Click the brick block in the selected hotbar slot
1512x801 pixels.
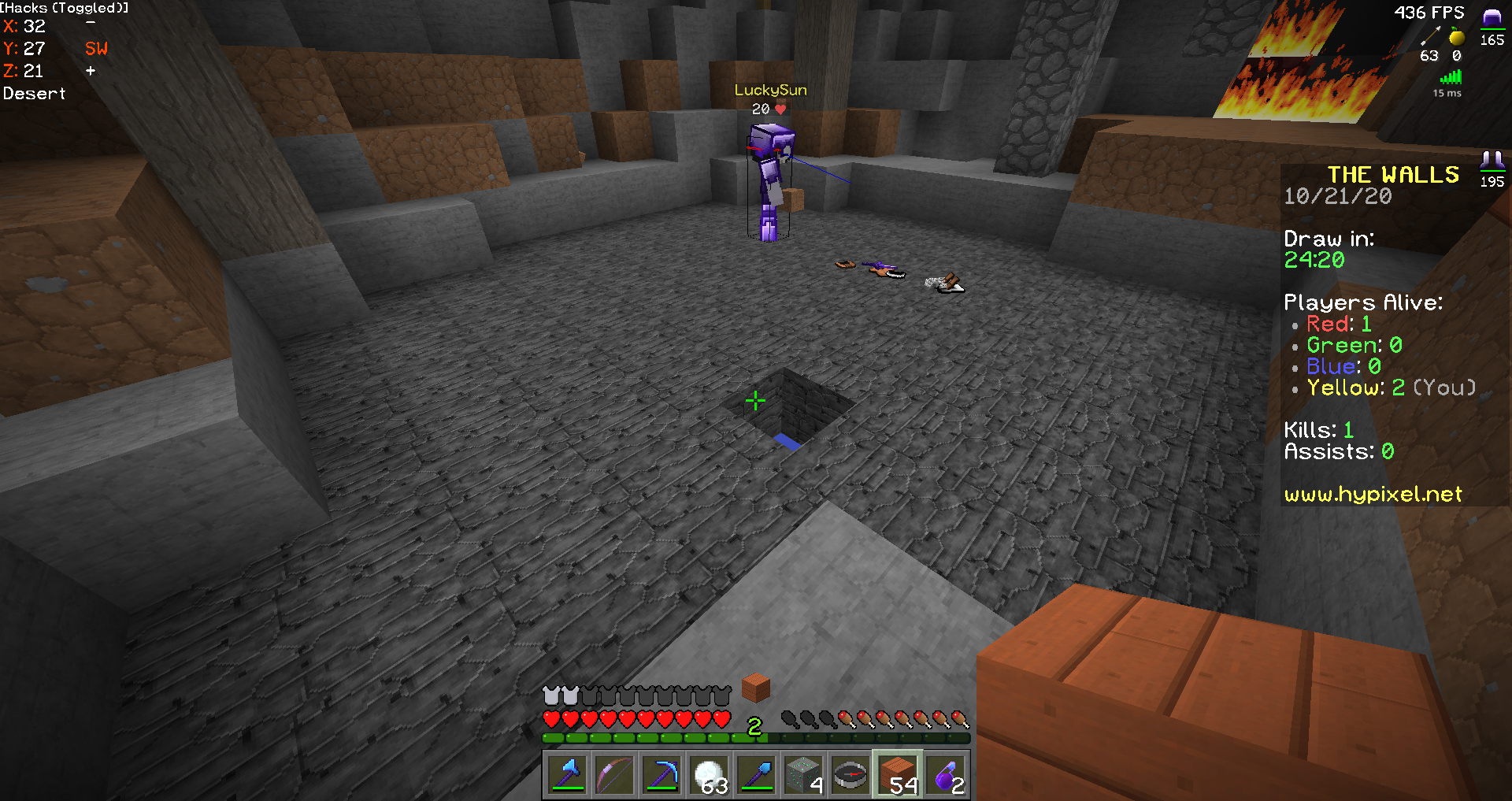pyautogui.click(x=898, y=775)
